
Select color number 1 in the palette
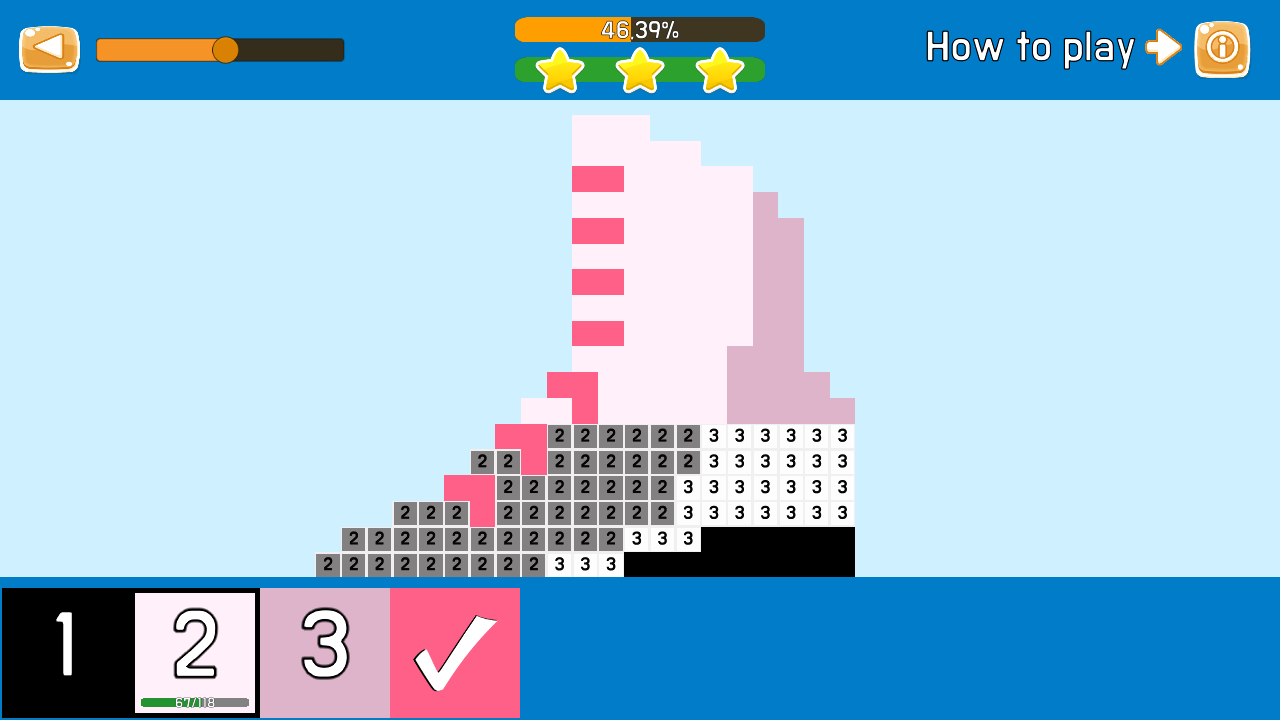(x=65, y=652)
